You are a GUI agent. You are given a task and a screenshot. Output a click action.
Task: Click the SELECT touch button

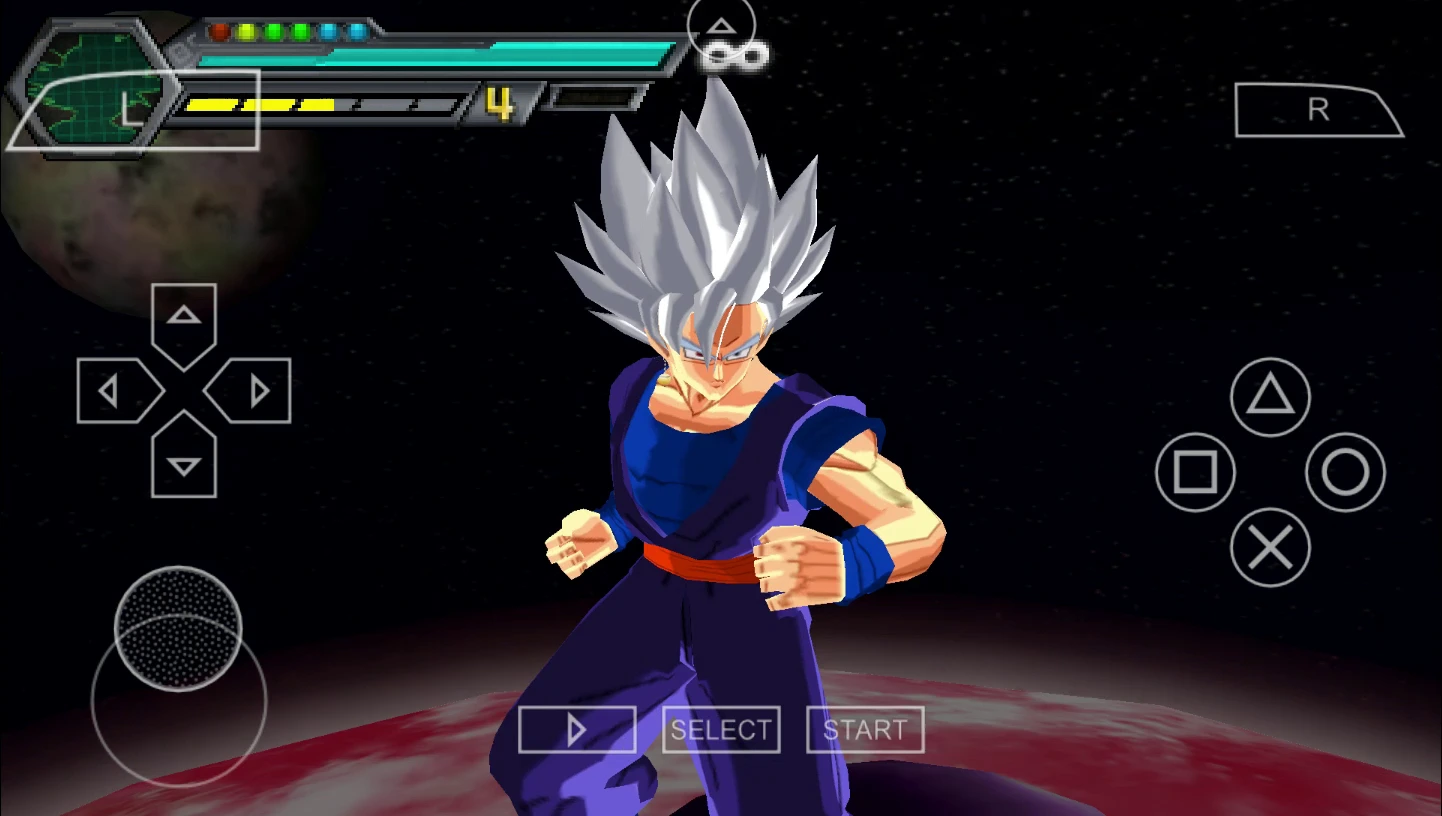coord(721,730)
